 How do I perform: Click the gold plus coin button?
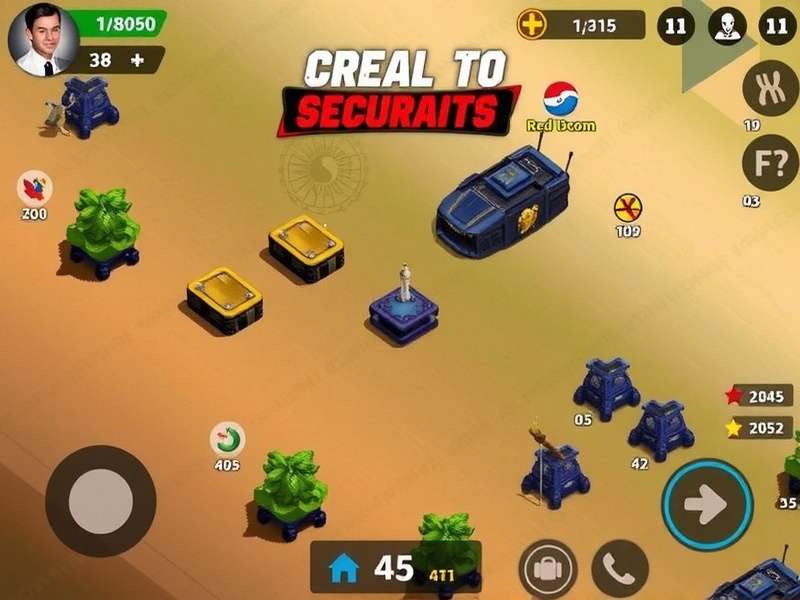click(532, 25)
